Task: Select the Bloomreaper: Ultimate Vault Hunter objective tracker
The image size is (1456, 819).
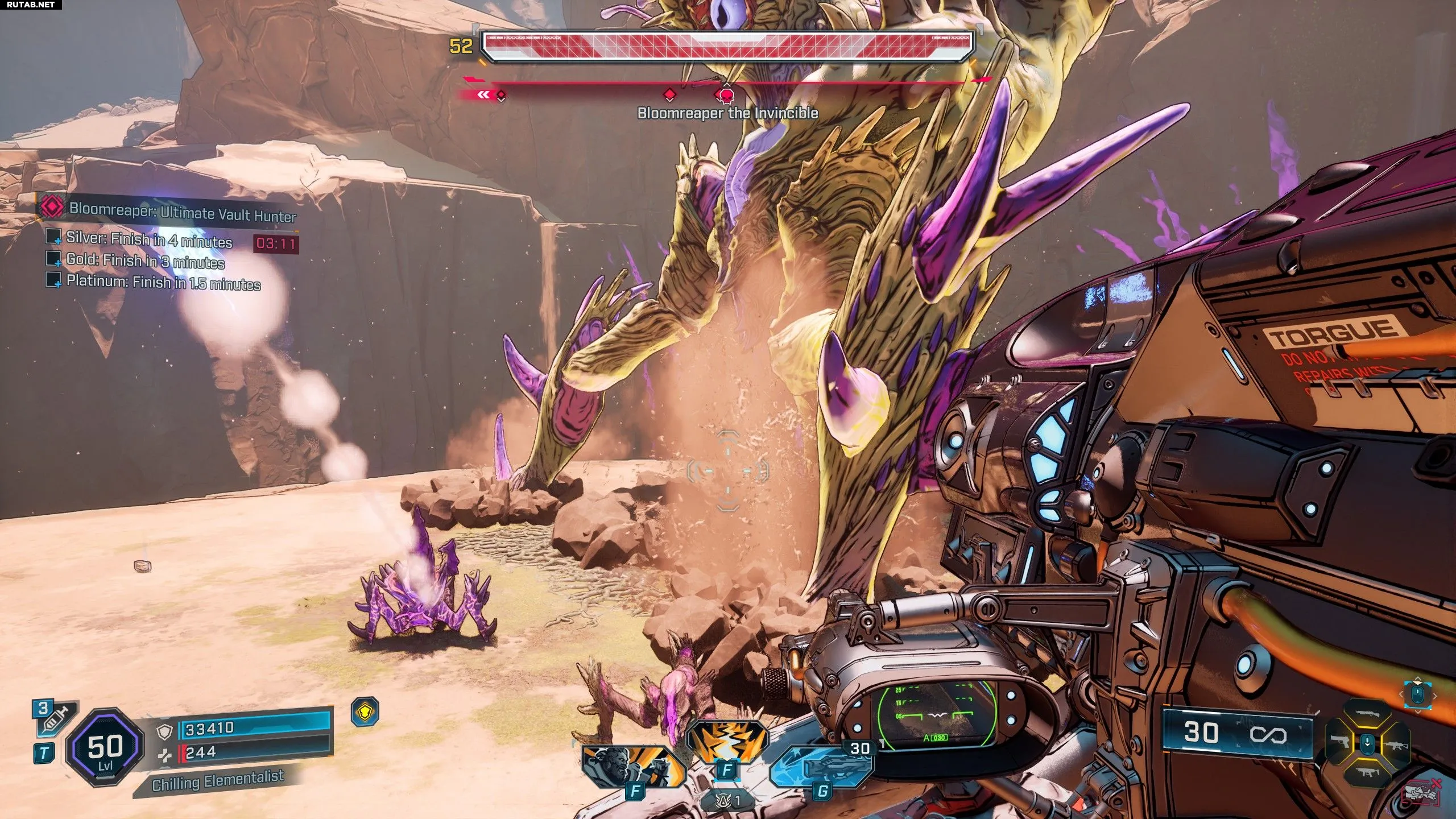Action: [182, 212]
